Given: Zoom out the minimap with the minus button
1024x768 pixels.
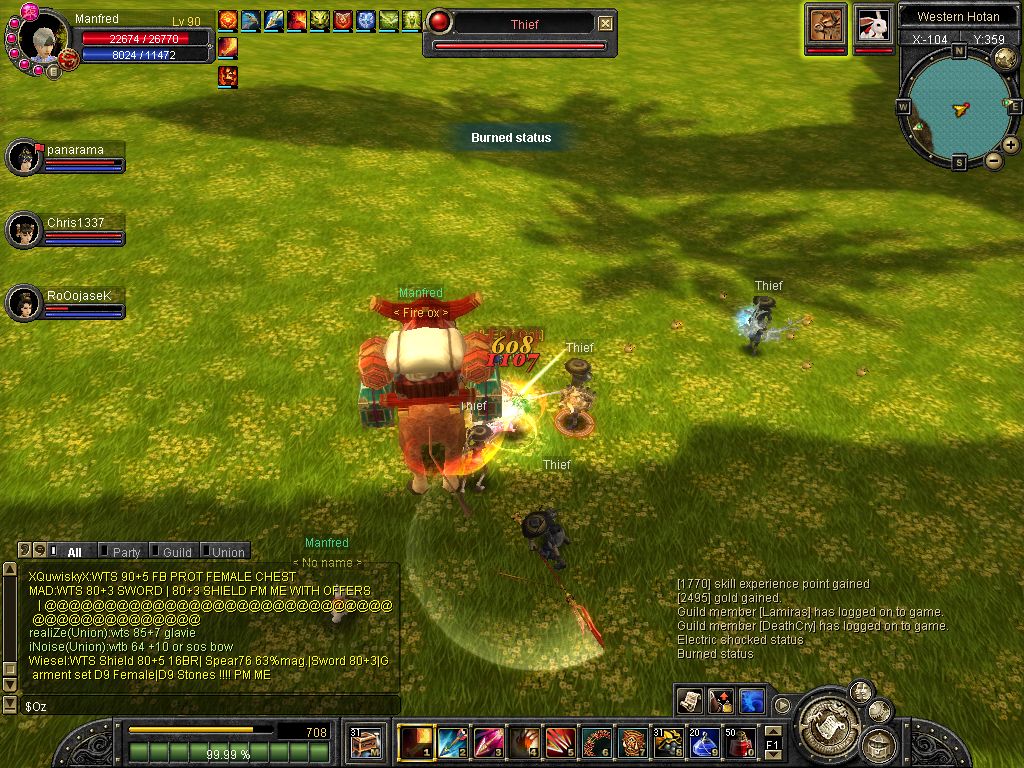Looking at the screenshot, I should click(x=994, y=160).
